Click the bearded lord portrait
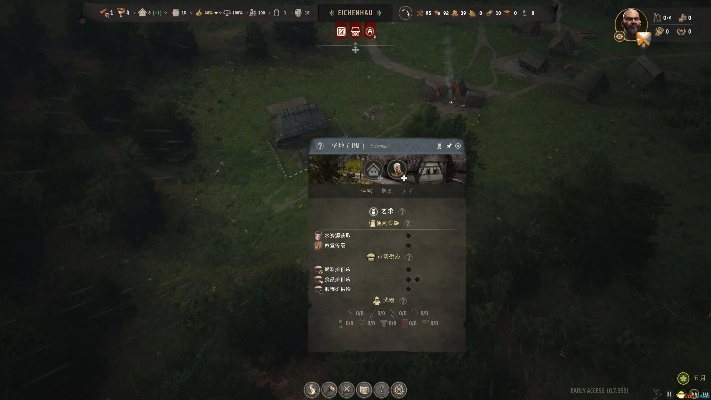This screenshot has width=711, height=400. tap(630, 22)
